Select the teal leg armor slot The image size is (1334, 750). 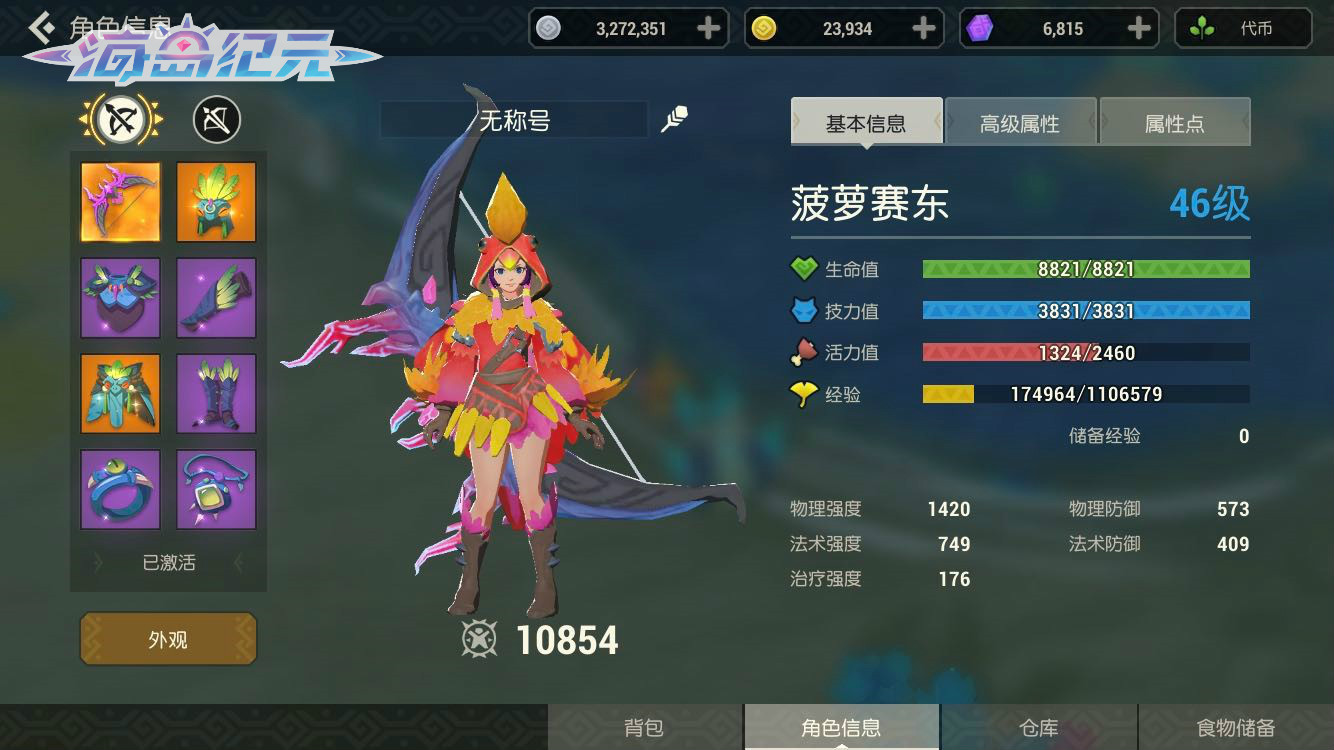pyautogui.click(x=120, y=394)
